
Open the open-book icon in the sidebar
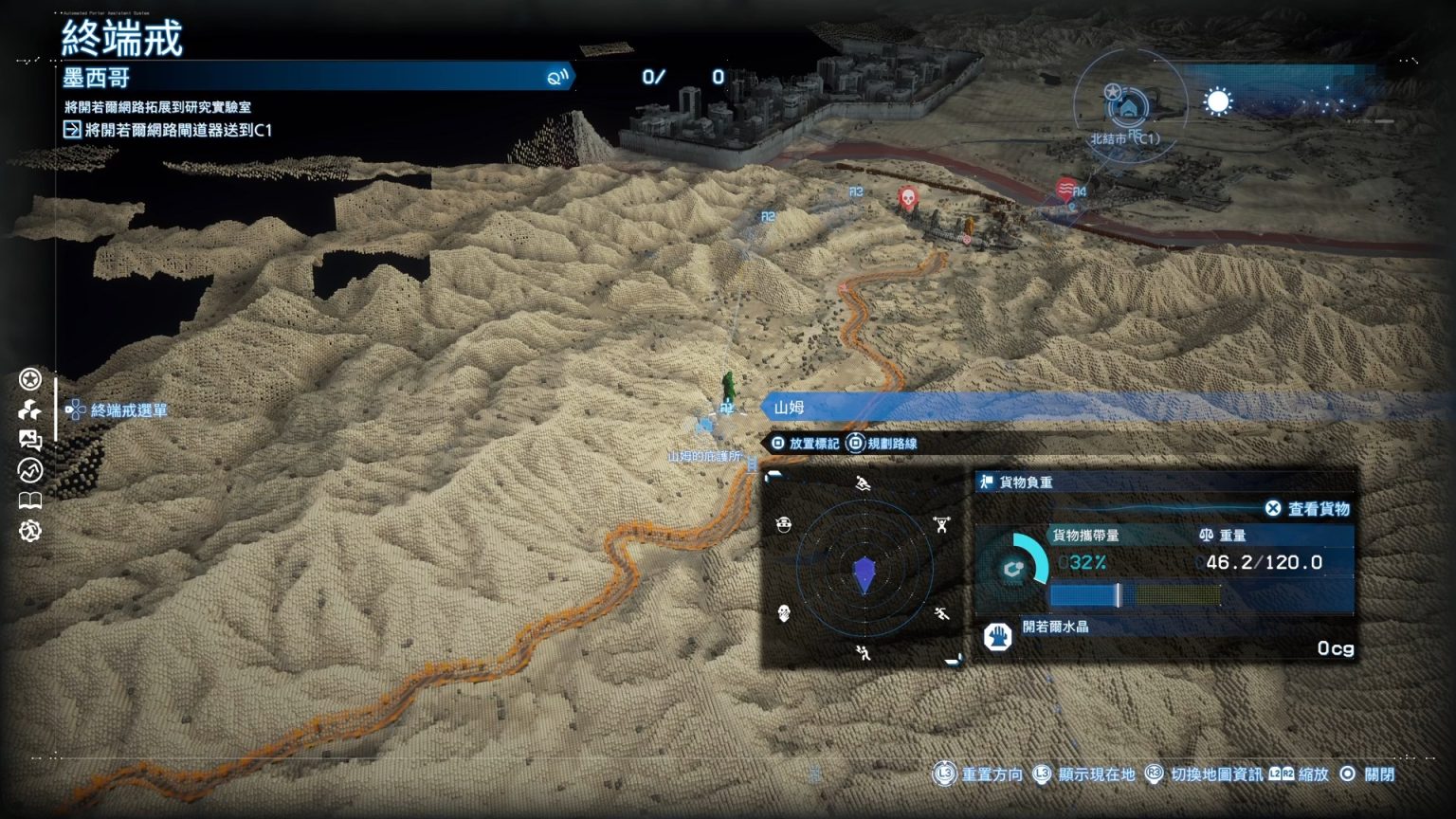(x=30, y=500)
